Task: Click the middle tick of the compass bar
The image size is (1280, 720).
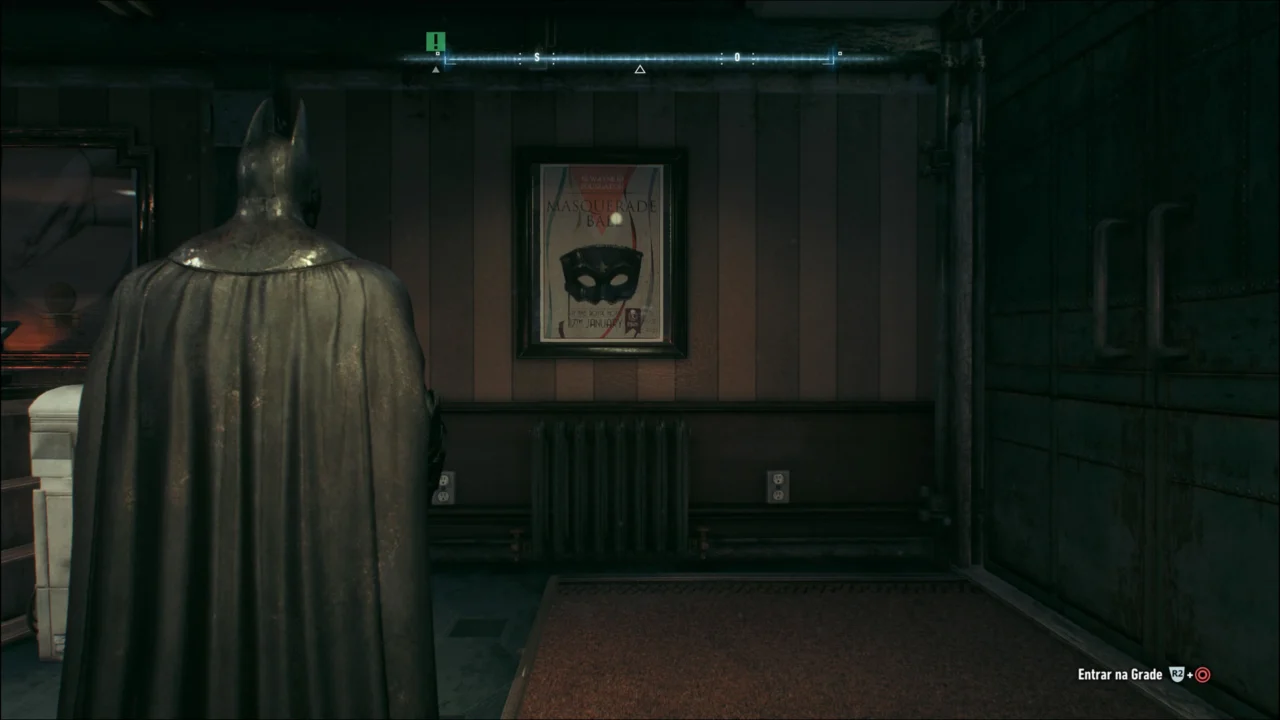Action: click(x=640, y=57)
